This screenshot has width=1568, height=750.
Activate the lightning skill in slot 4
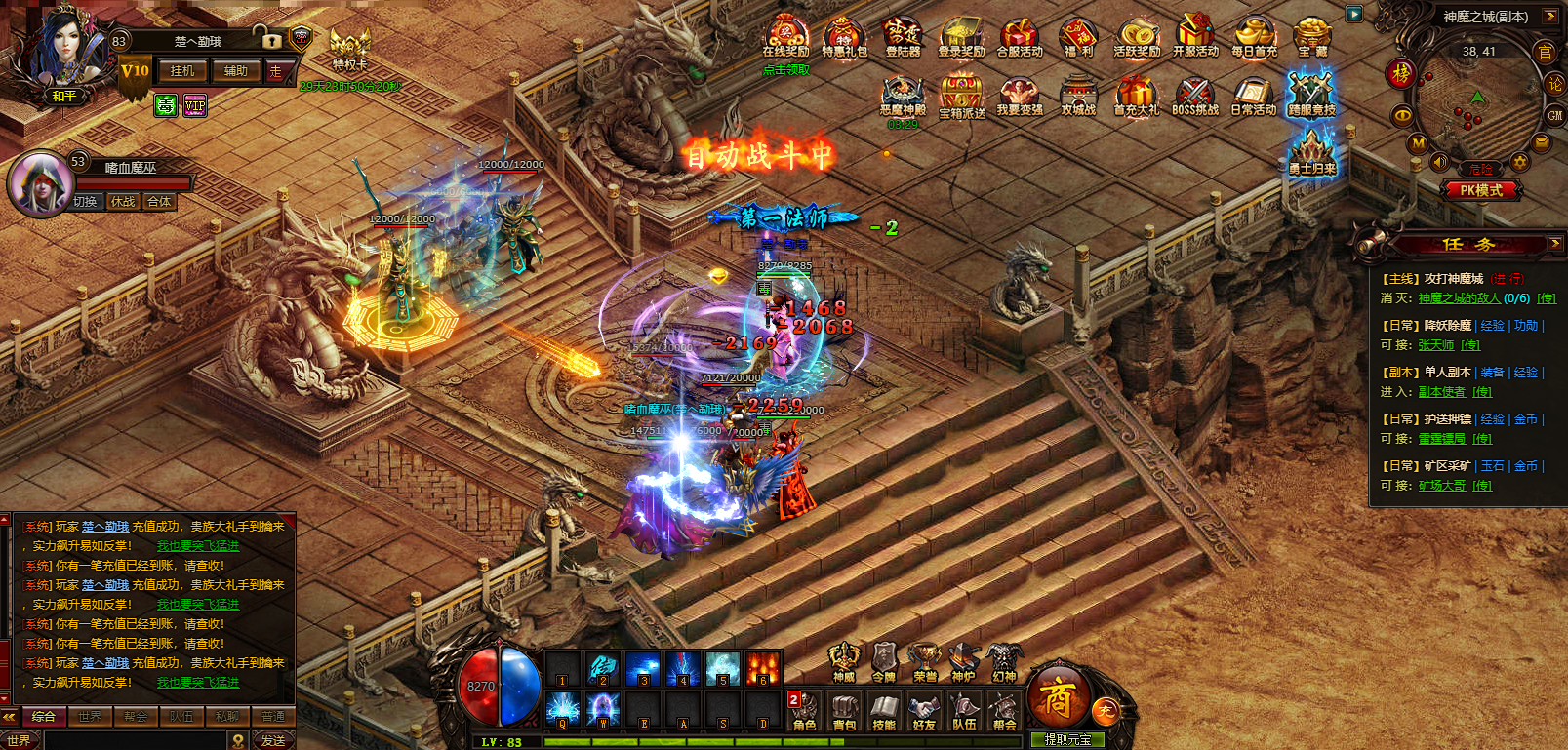[x=683, y=669]
